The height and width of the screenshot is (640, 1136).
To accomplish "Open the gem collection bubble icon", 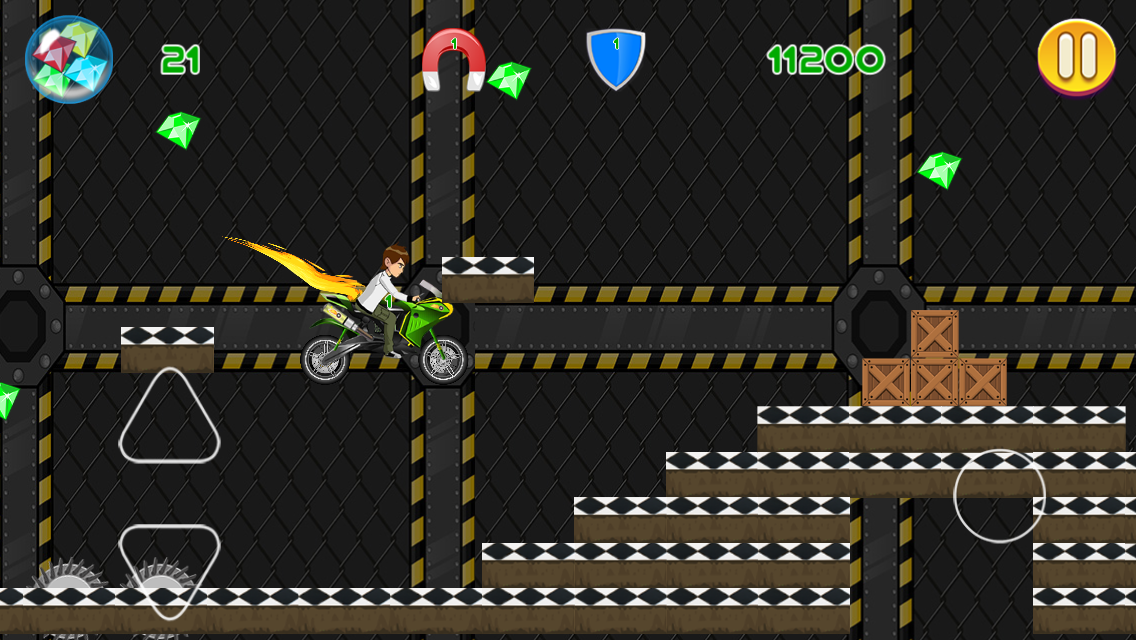I will click(x=69, y=59).
